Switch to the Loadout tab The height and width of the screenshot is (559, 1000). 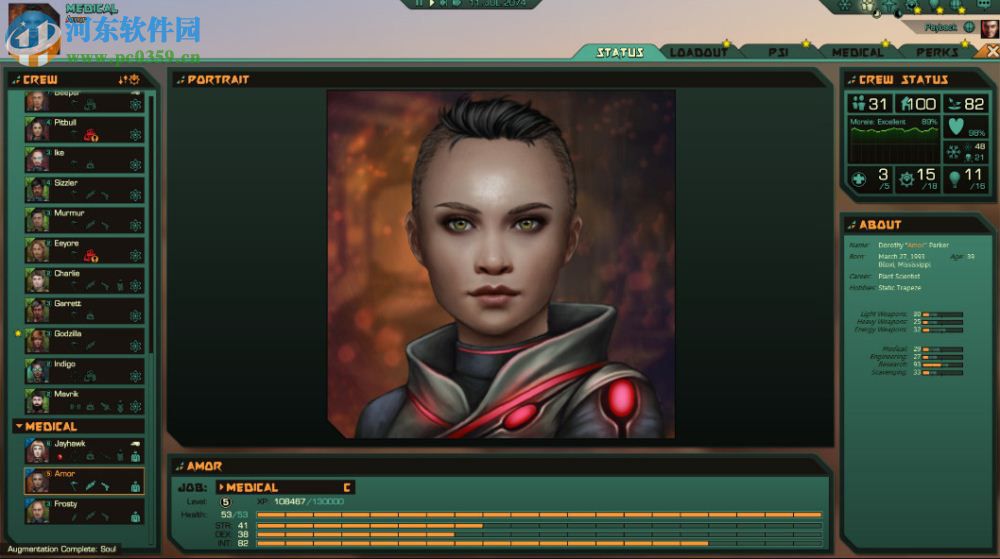699,52
